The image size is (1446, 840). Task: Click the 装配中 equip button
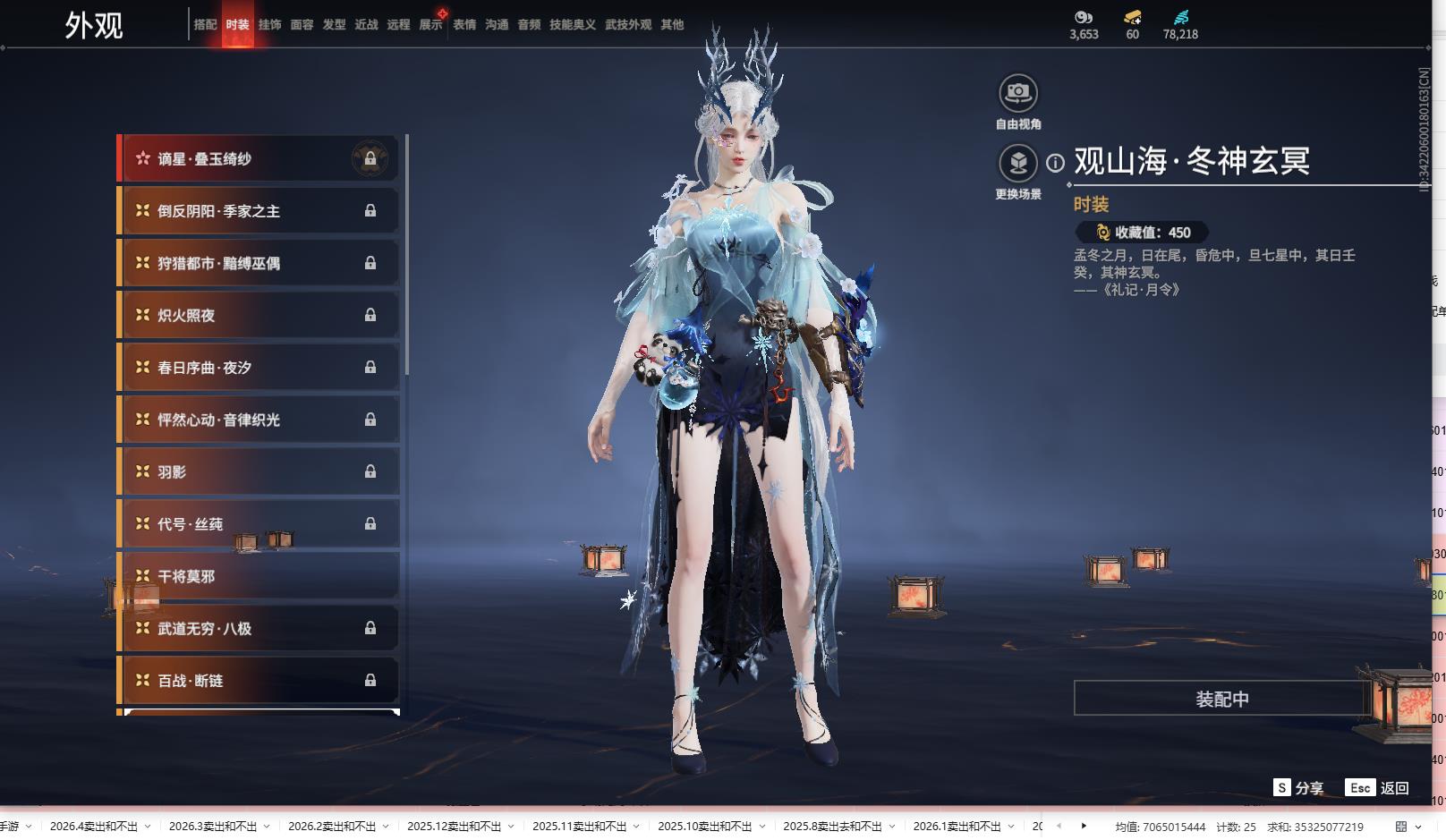1221,699
